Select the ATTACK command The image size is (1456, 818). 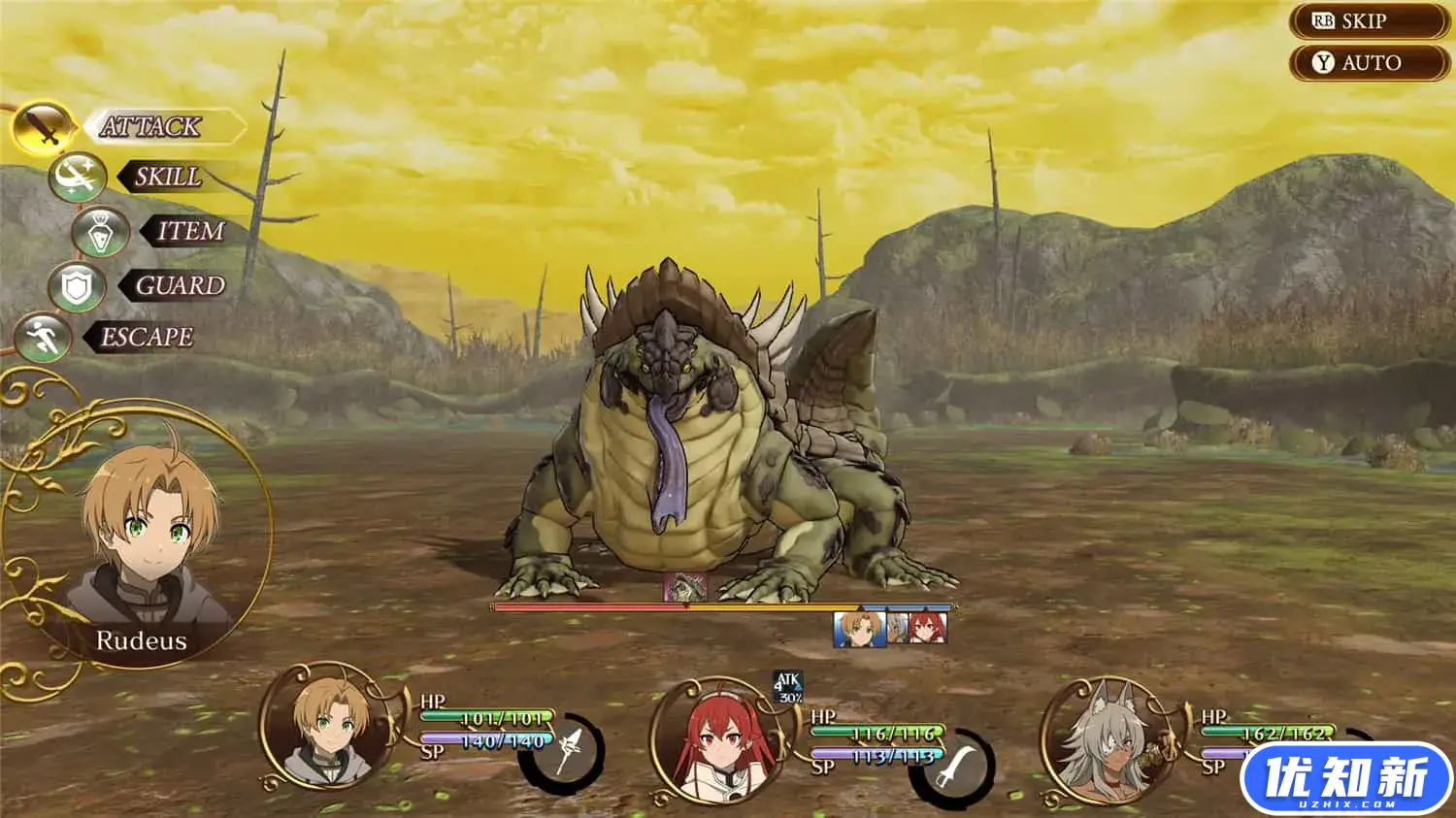click(x=150, y=126)
